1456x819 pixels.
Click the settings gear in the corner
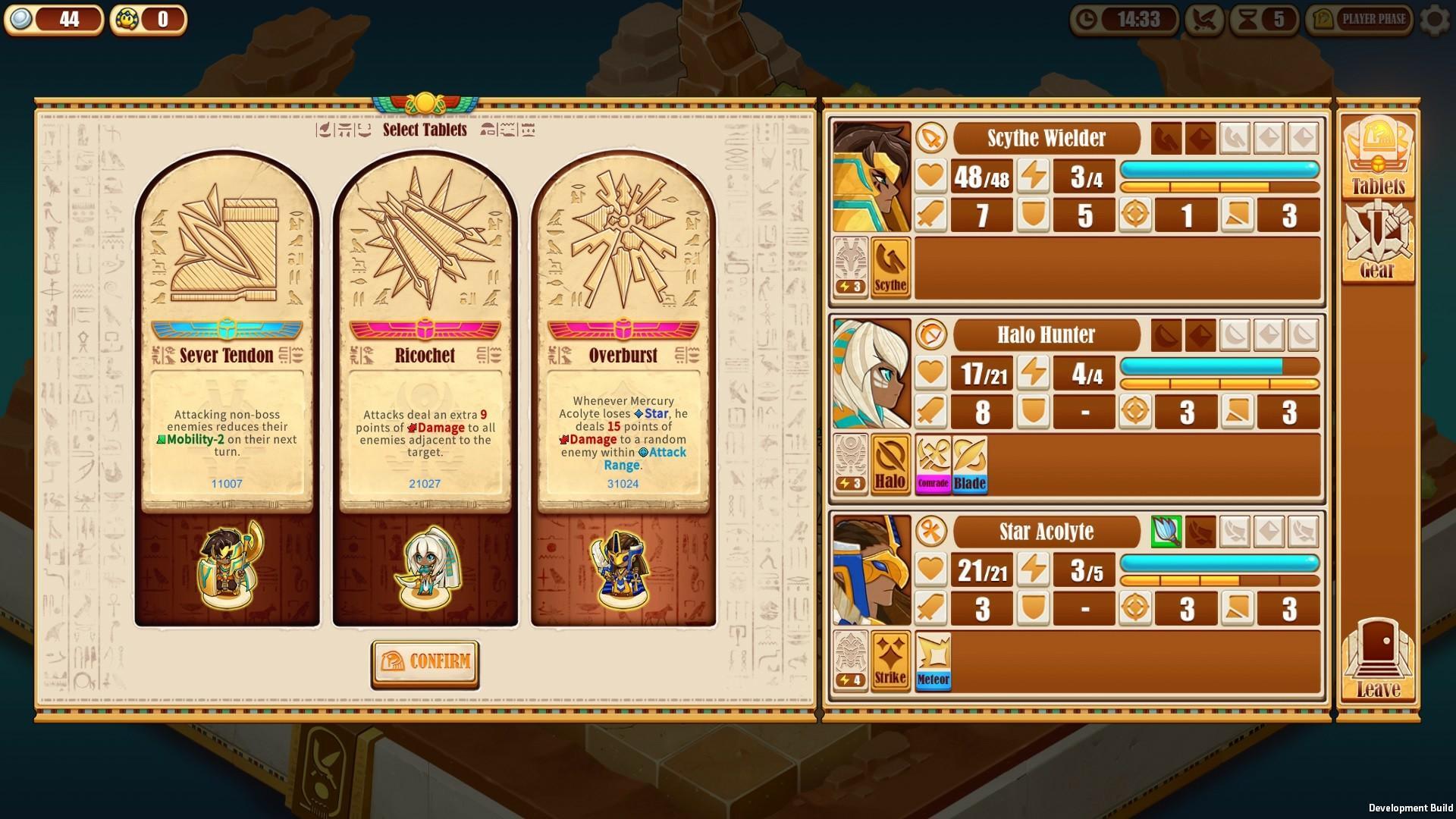click(x=1432, y=21)
